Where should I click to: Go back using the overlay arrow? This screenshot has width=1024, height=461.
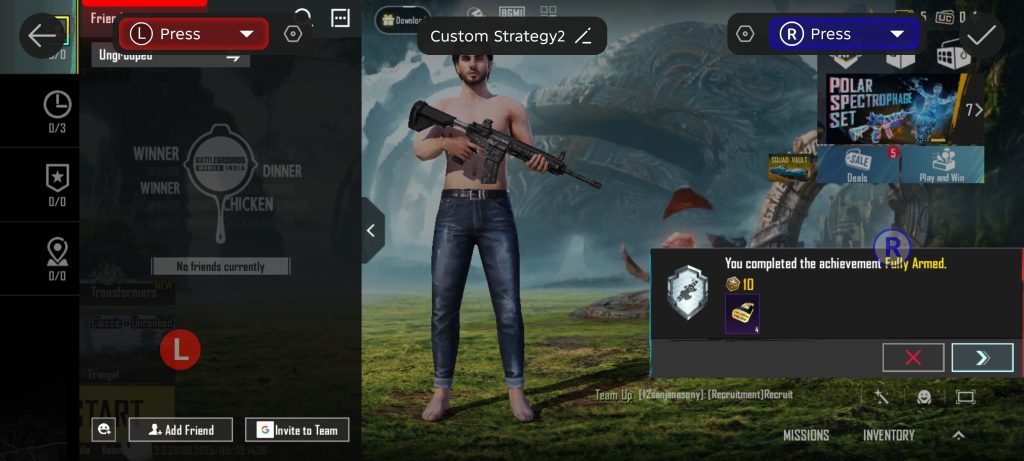[x=42, y=36]
